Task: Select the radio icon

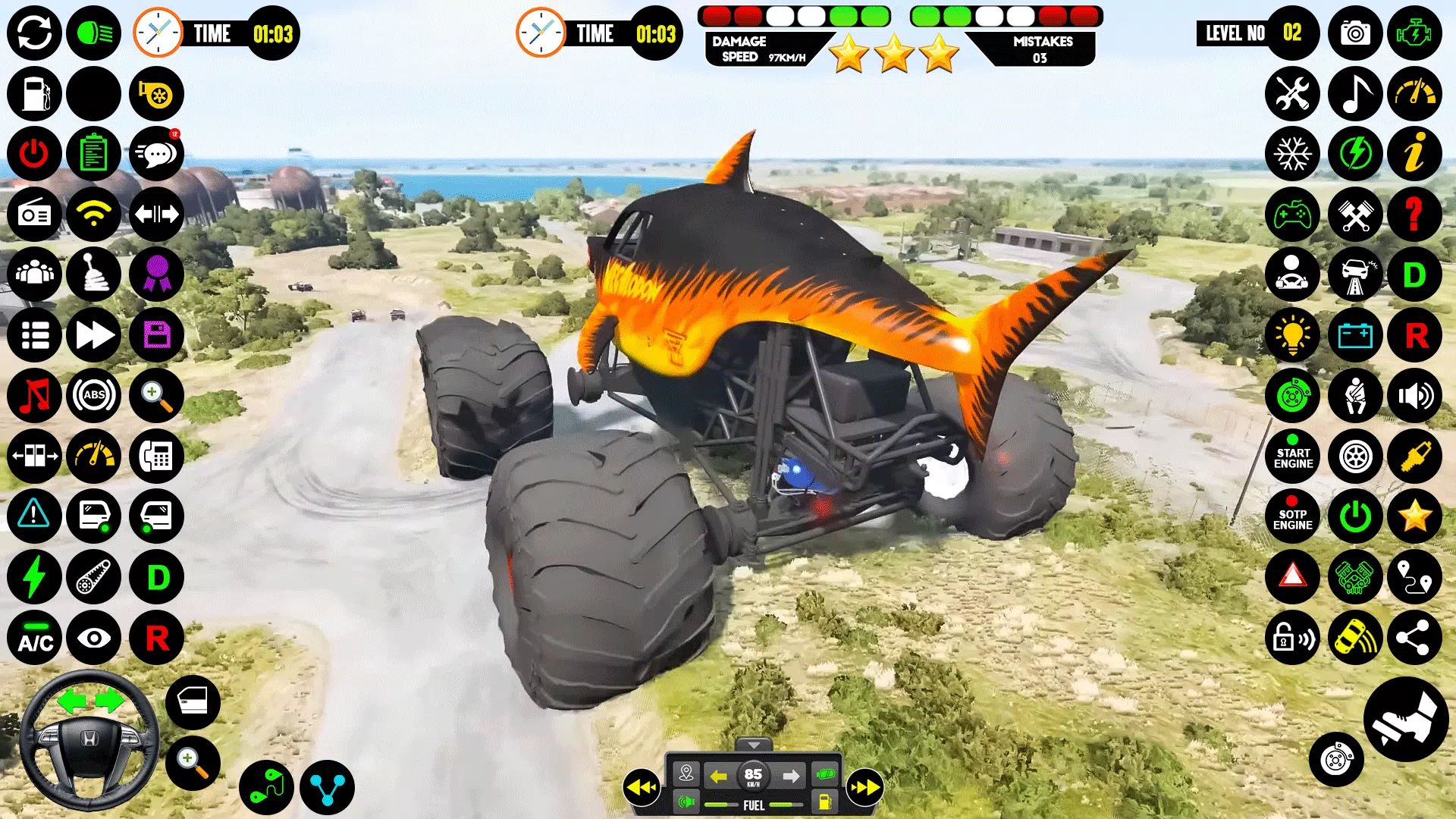Action: (x=34, y=215)
